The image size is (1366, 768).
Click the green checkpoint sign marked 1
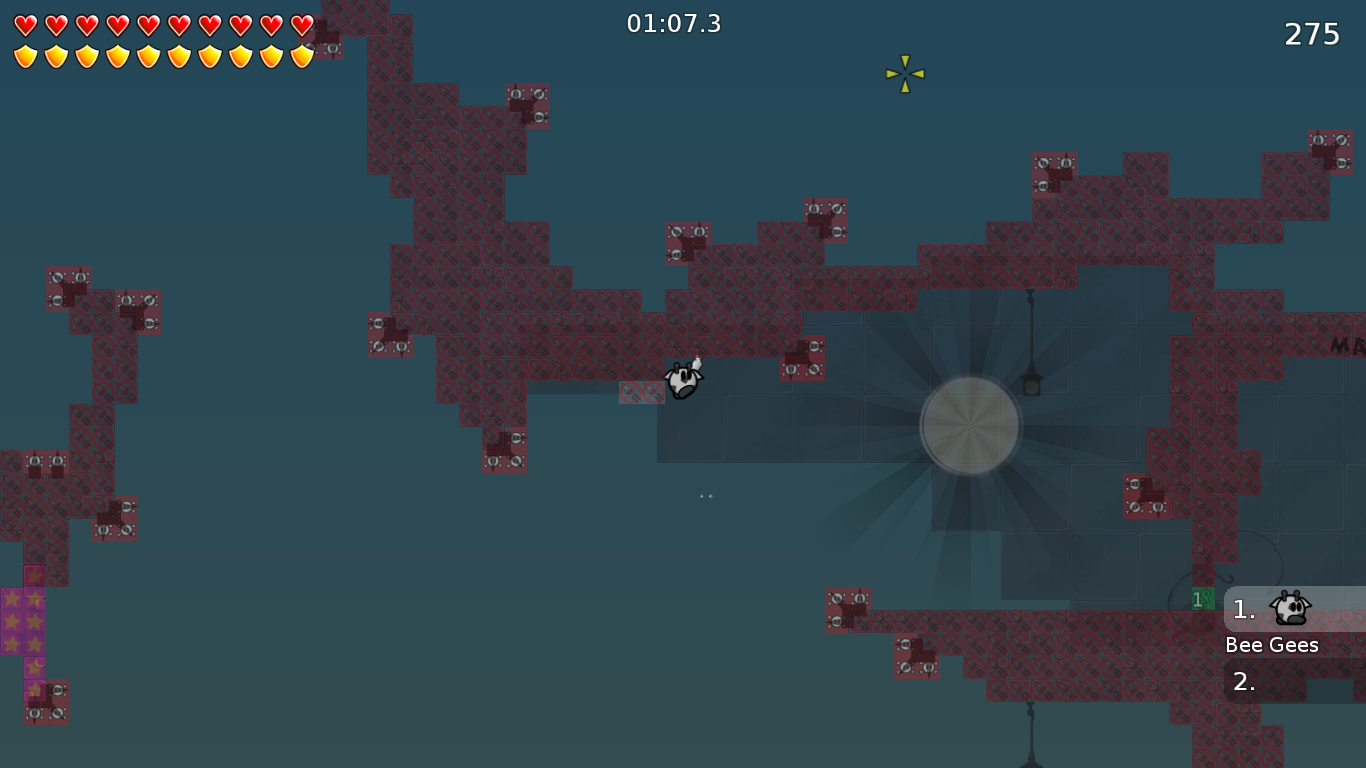coord(1202,598)
